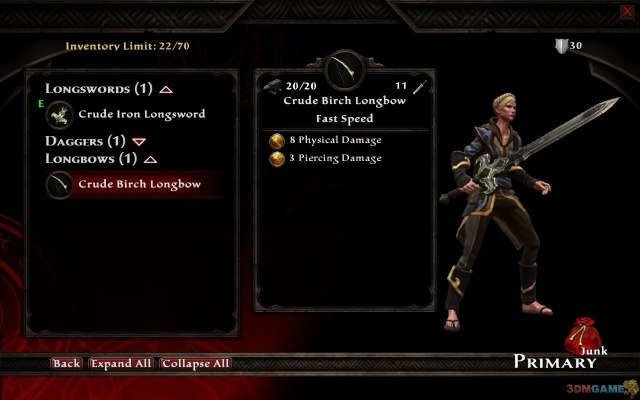This screenshot has height=400, width=640.
Task: Click the Collapse All button
Action: coord(195,363)
